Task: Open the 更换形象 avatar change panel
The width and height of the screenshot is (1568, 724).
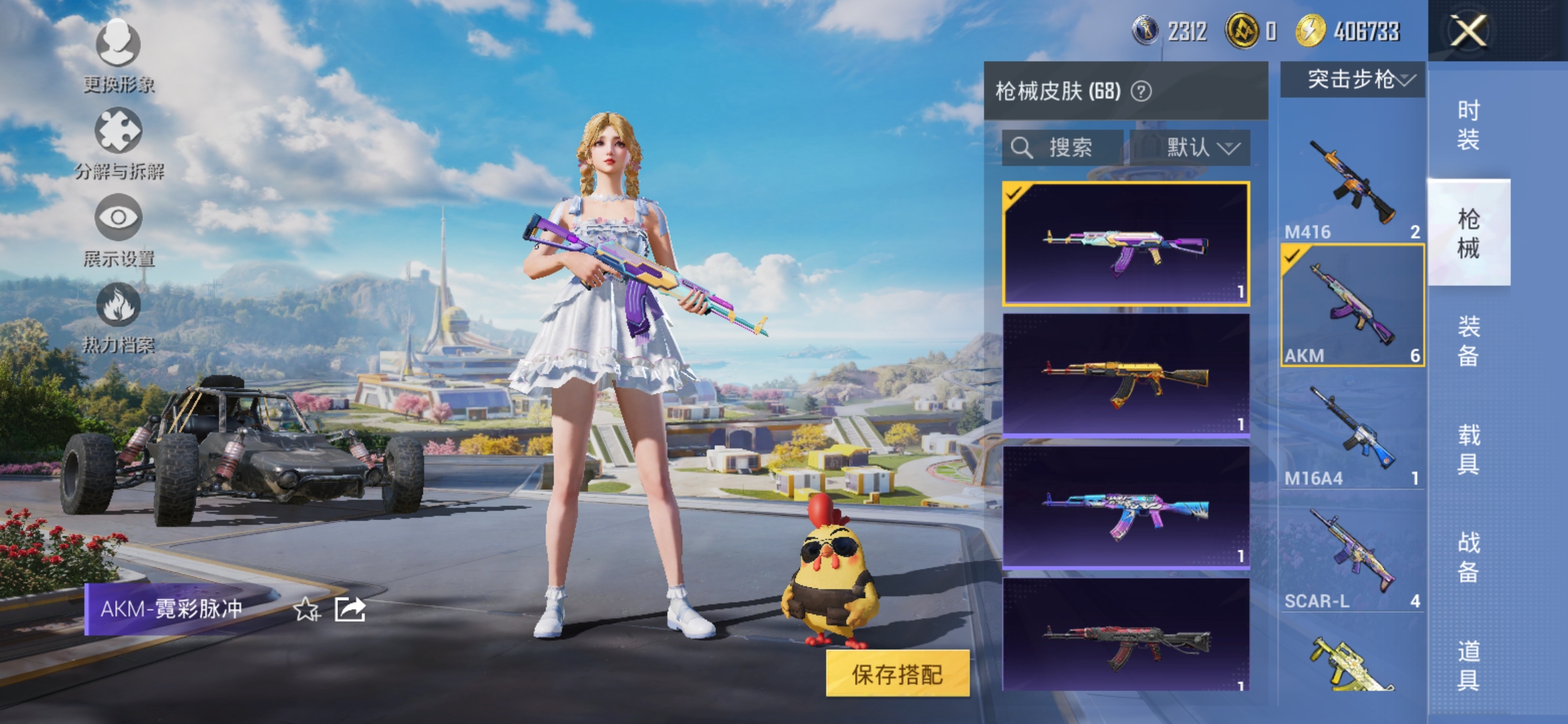Action: (117, 60)
